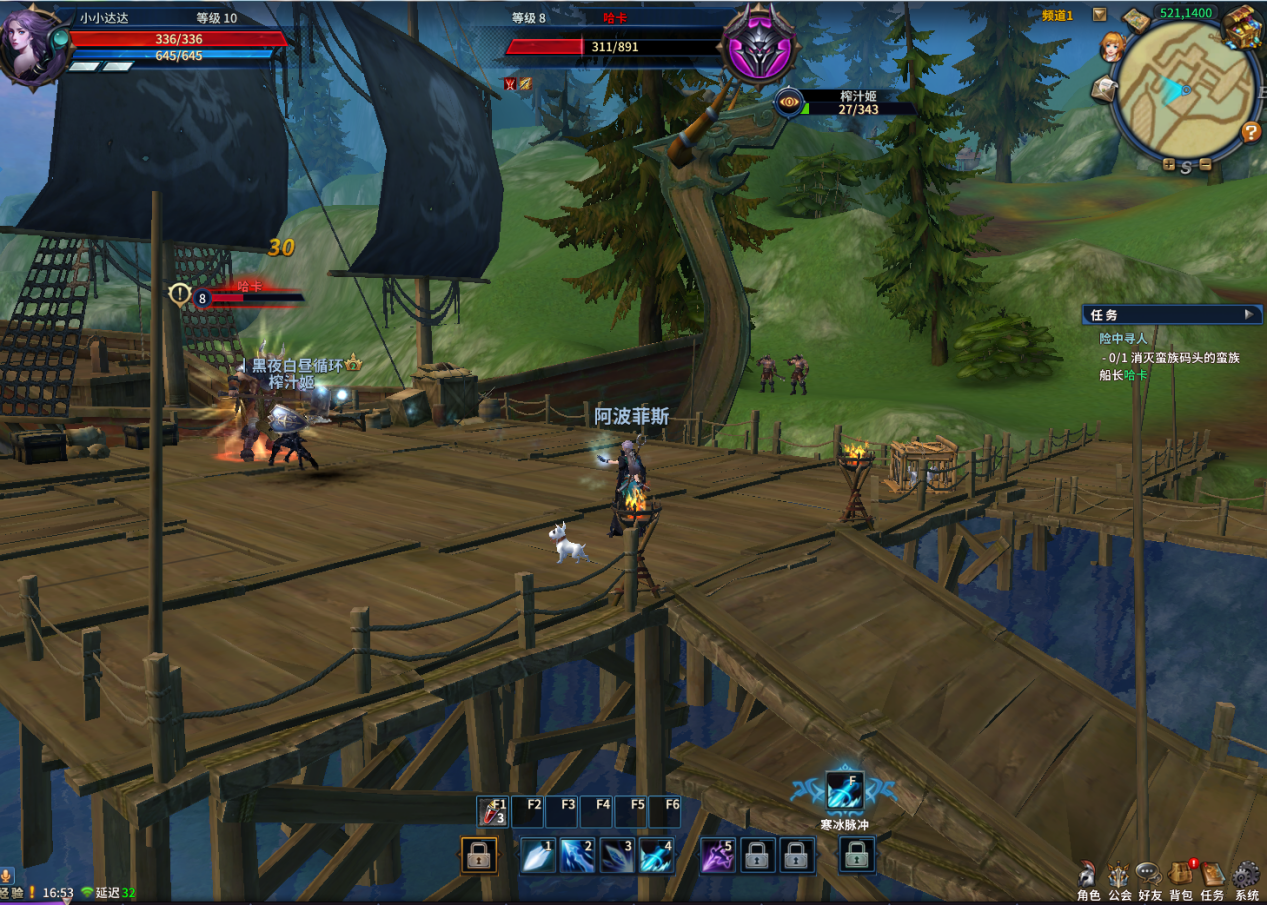Click the orange question mark help button
Screen dimensions: 1267x905
(1250, 132)
